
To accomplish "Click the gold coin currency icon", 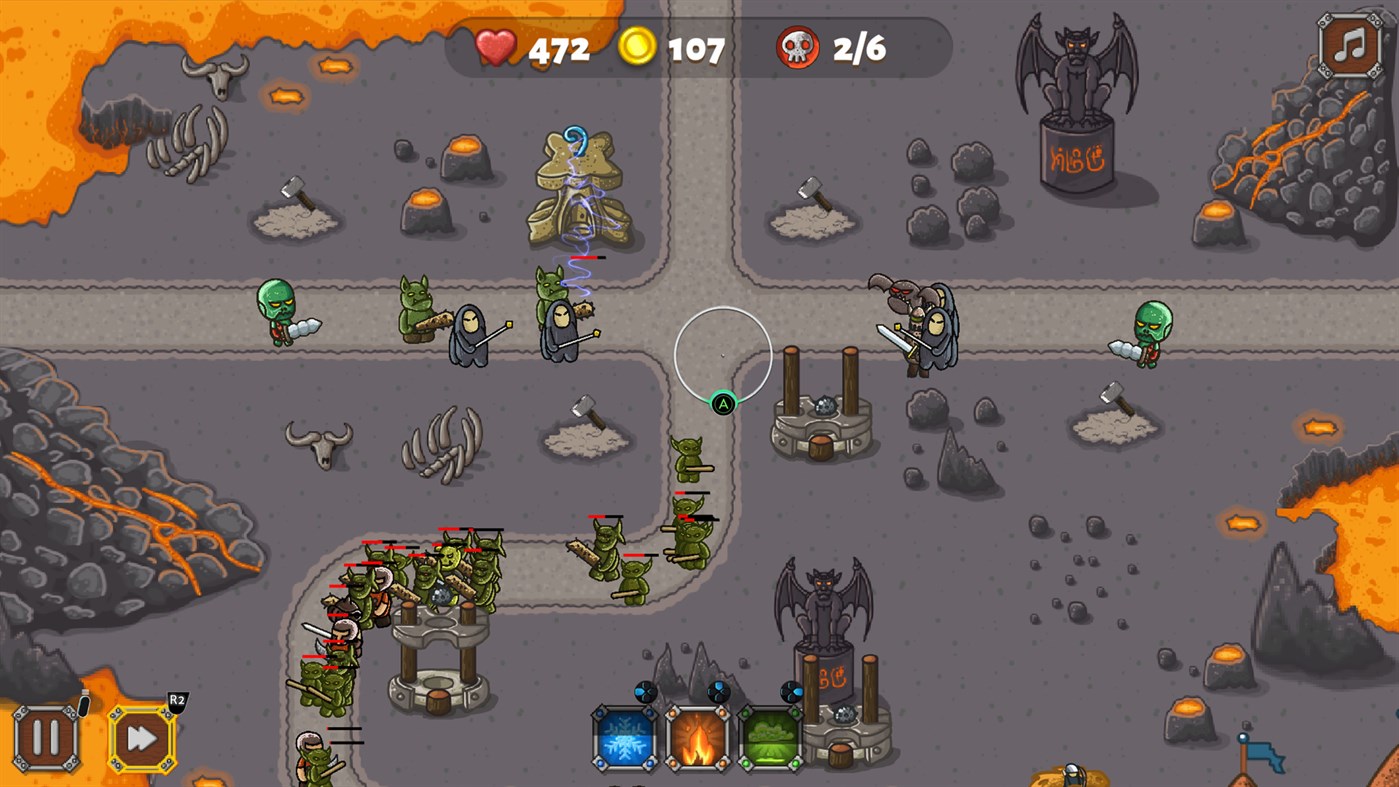I will (637, 47).
